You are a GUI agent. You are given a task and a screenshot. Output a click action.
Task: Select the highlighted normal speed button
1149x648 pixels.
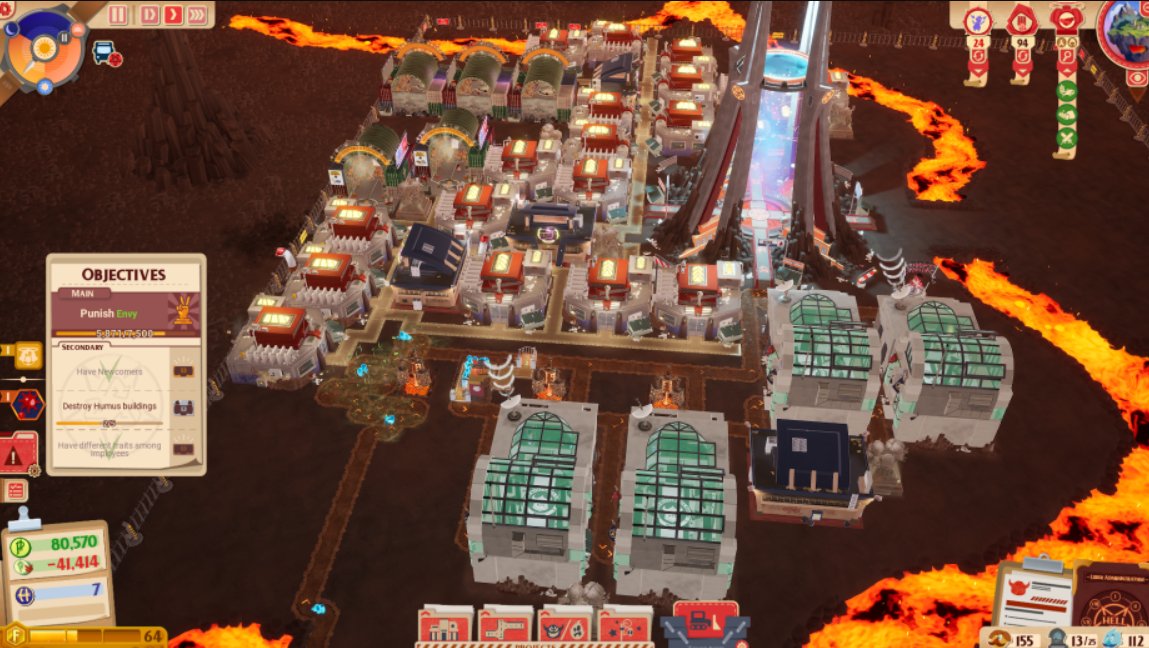pos(172,14)
